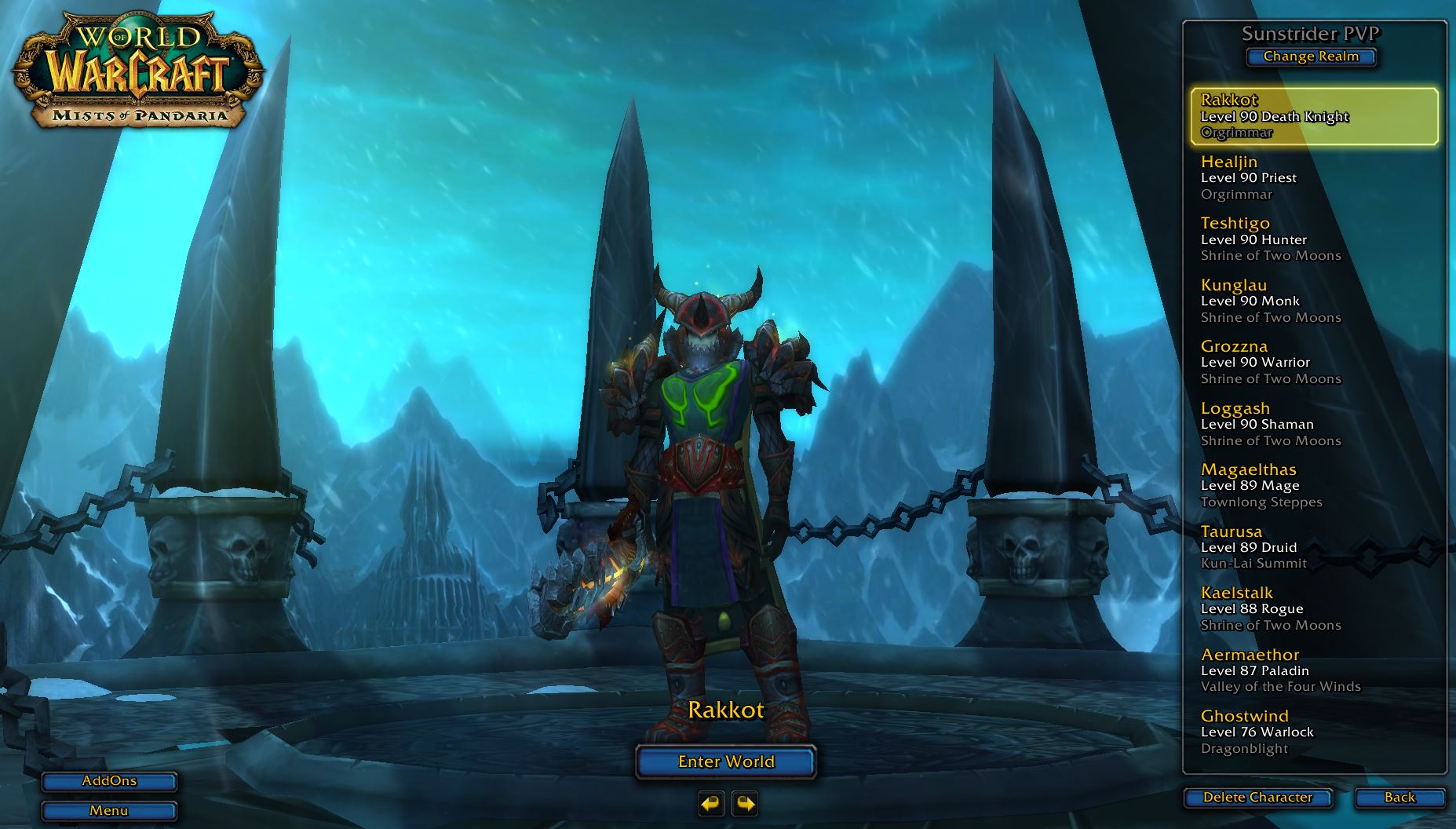Select Ghostwind the level 76 Warlock

(1314, 732)
